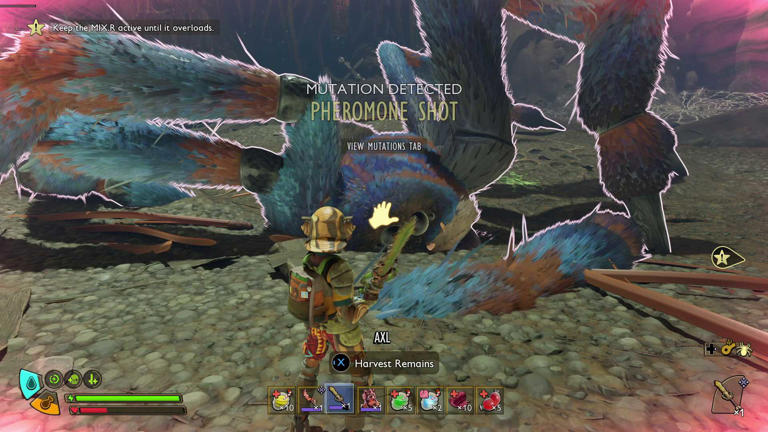Click the green skull status effect icon
Screen dimensions: 768x432
pyautogui.click(x=73, y=379)
